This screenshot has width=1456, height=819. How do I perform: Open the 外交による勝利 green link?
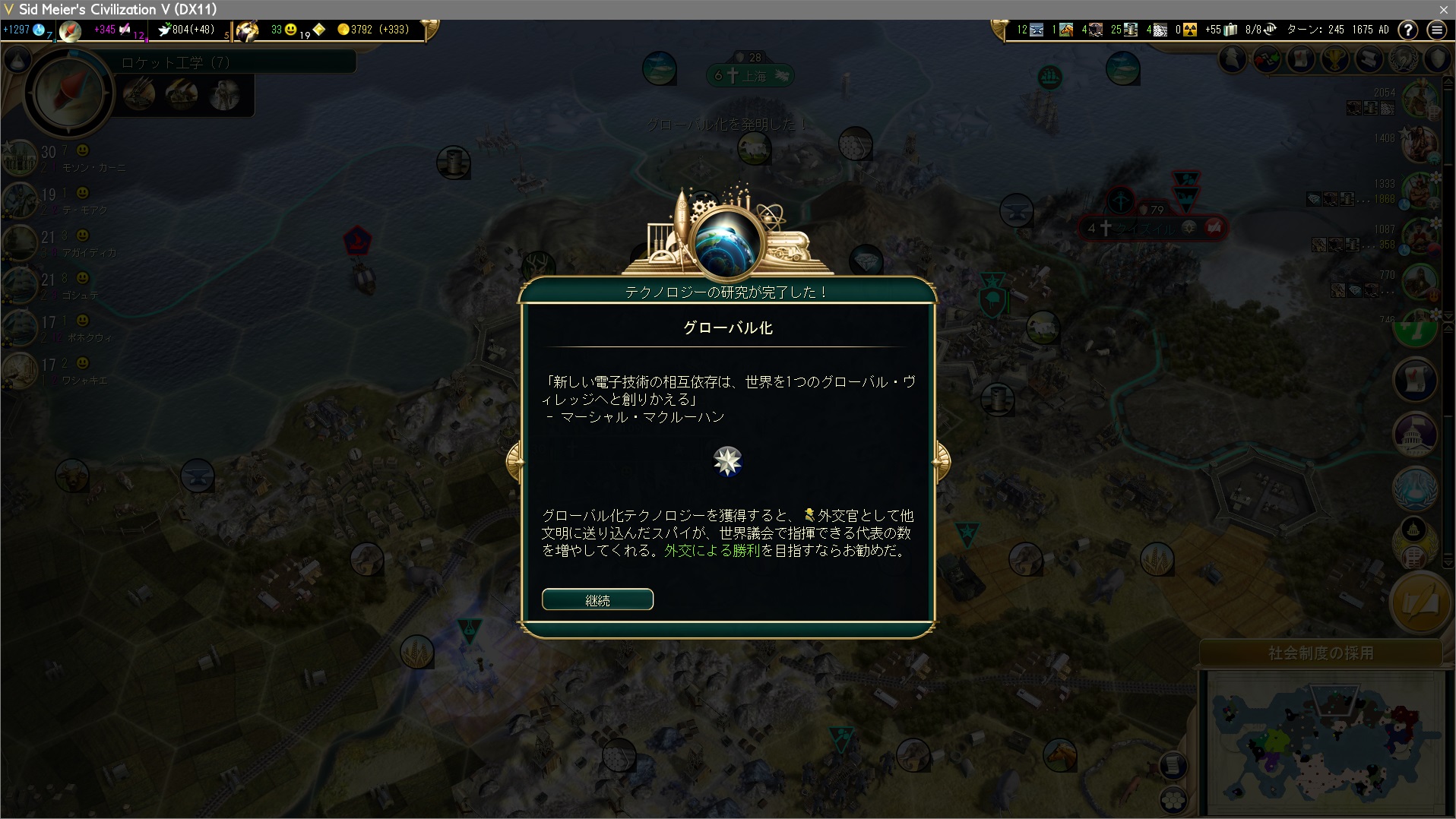point(712,551)
